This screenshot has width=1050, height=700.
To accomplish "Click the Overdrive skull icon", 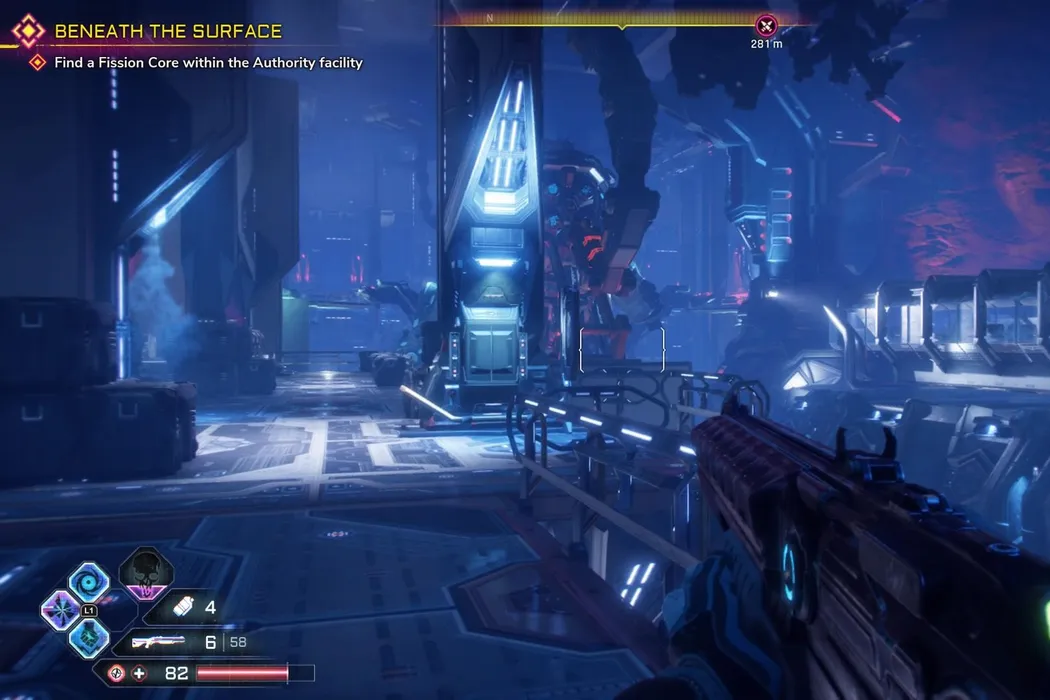I will click(x=146, y=574).
